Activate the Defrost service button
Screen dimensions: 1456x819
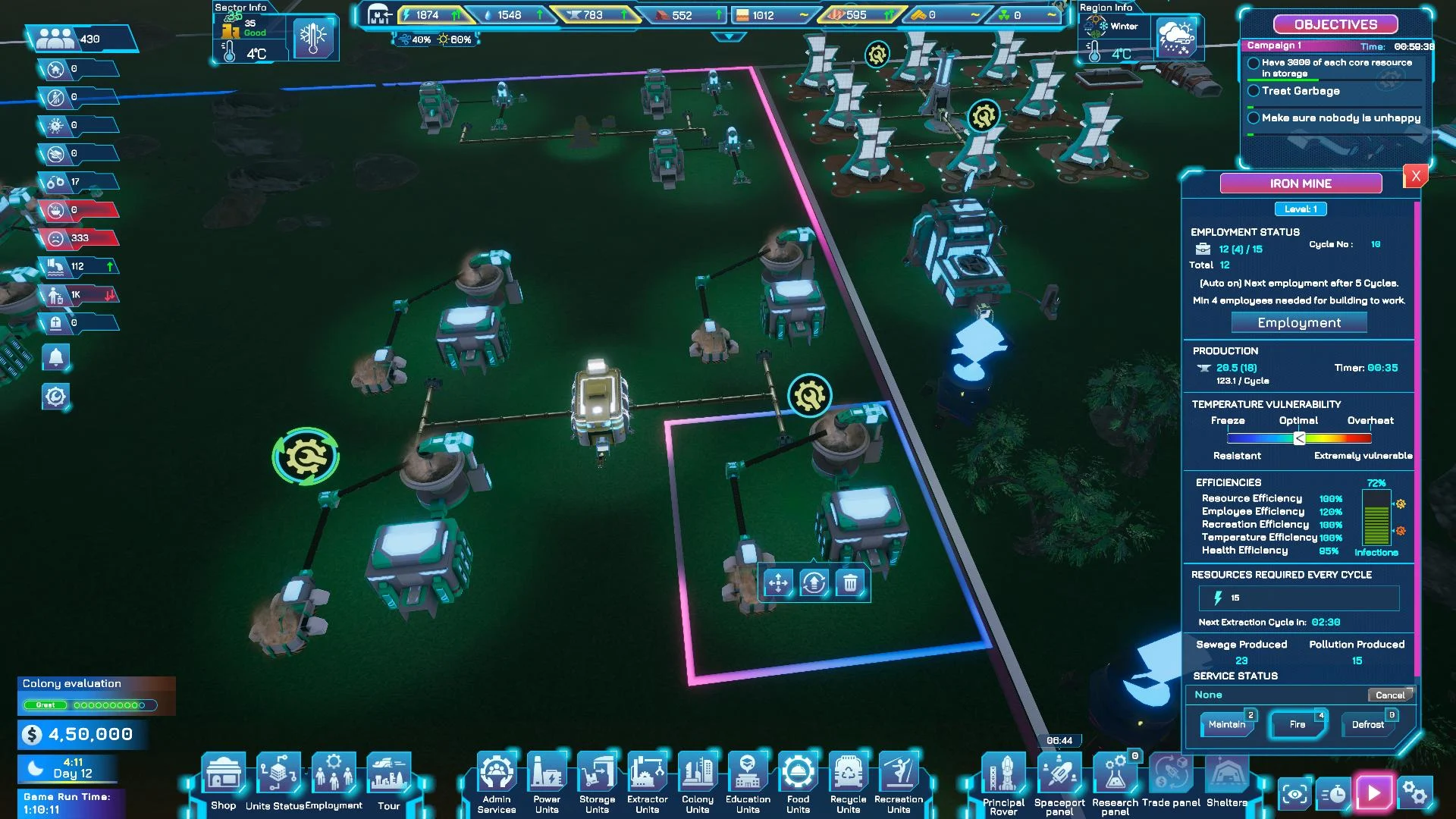[x=1368, y=725]
